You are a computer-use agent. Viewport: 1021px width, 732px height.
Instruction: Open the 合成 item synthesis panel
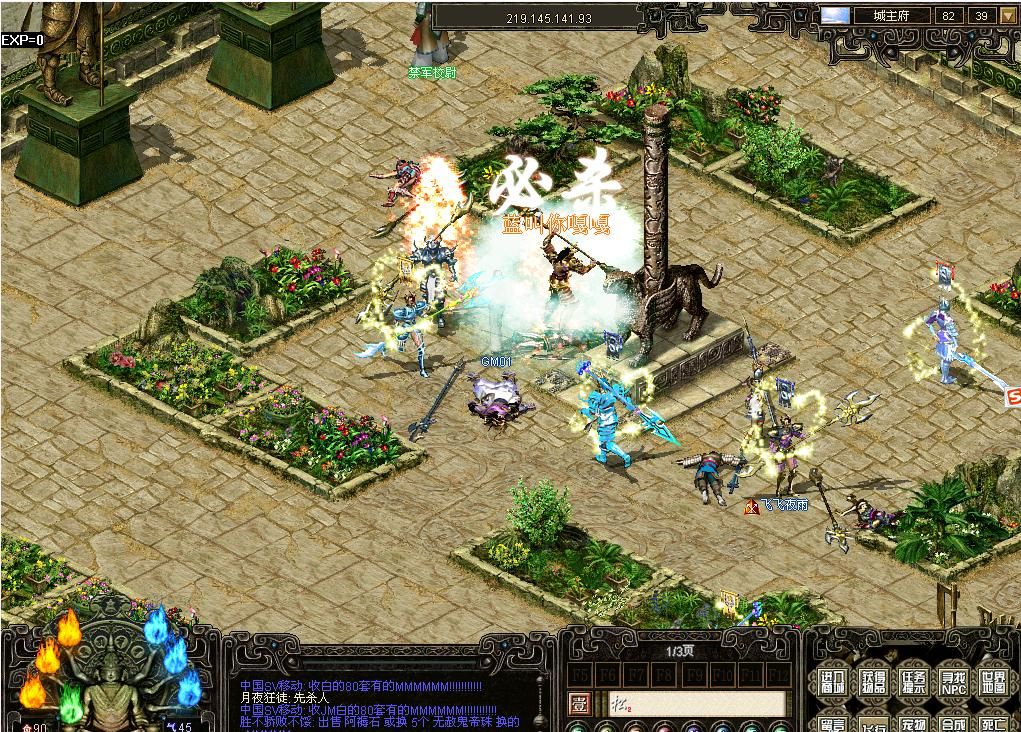pos(951,724)
